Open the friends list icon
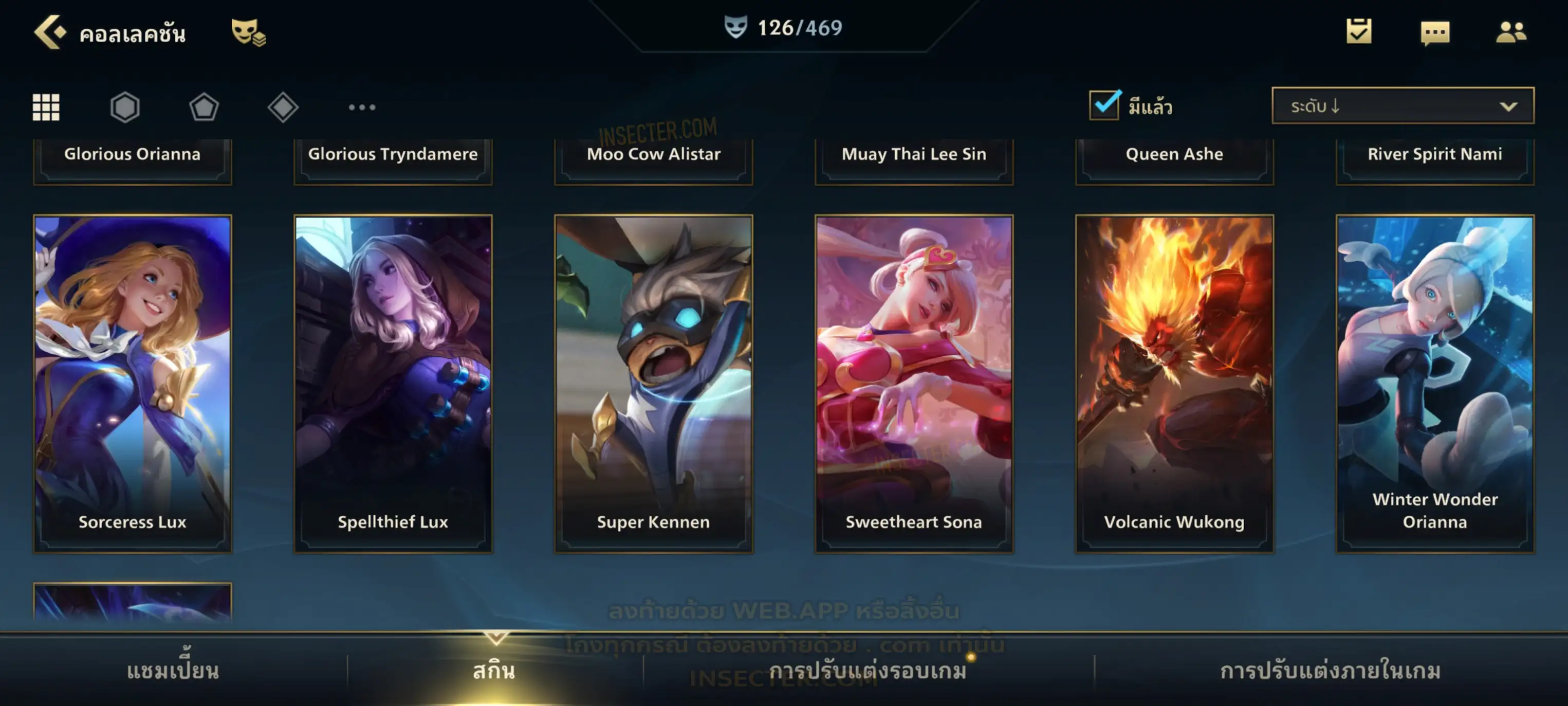The image size is (1568, 706). tap(1511, 32)
